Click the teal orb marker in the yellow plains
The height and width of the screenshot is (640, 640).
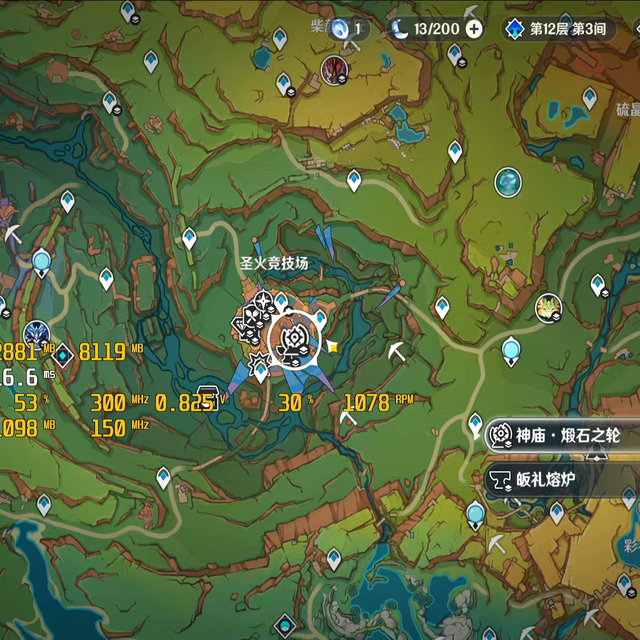508,181
